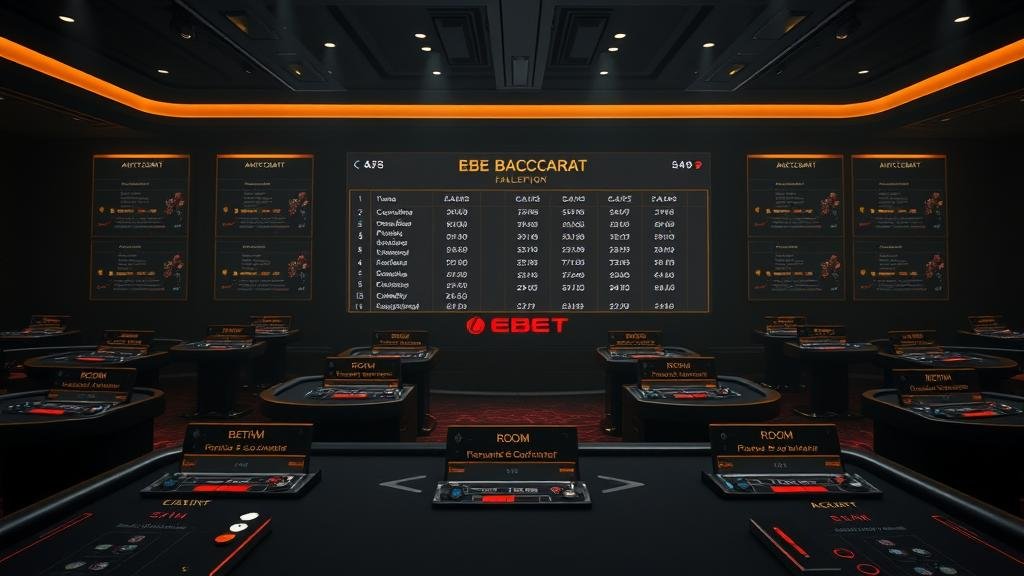Show the next room with the right arrow

(x=620, y=484)
